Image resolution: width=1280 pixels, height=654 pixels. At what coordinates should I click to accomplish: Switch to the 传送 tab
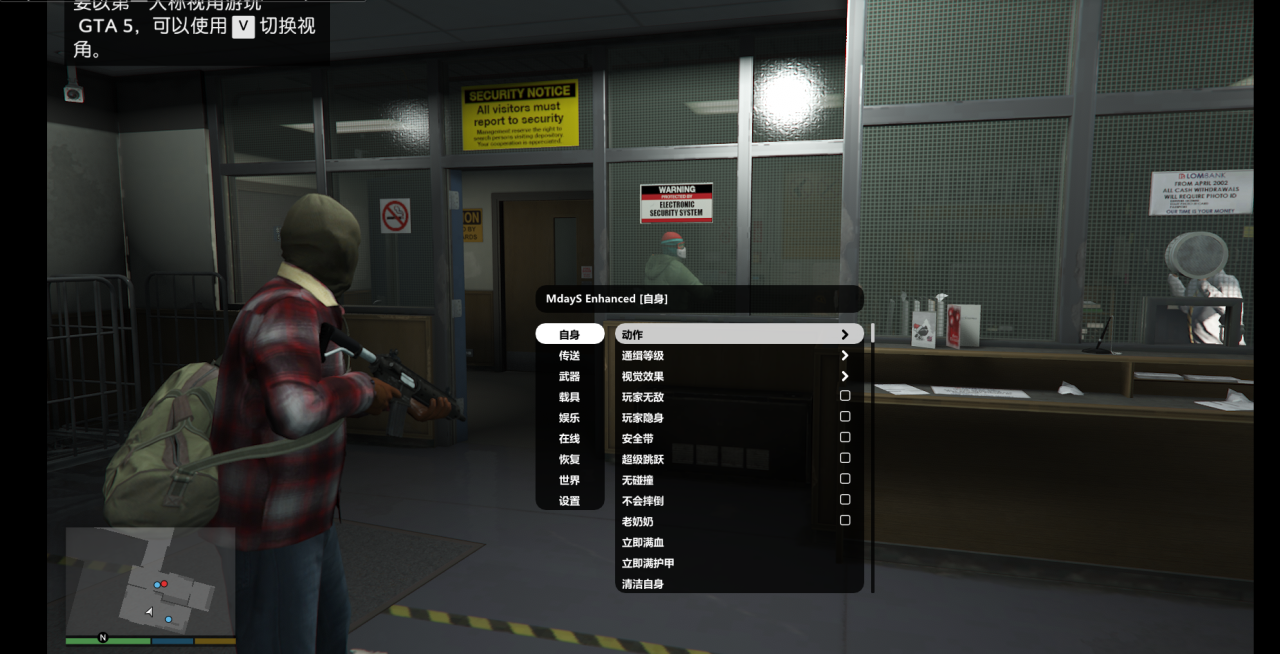569,355
